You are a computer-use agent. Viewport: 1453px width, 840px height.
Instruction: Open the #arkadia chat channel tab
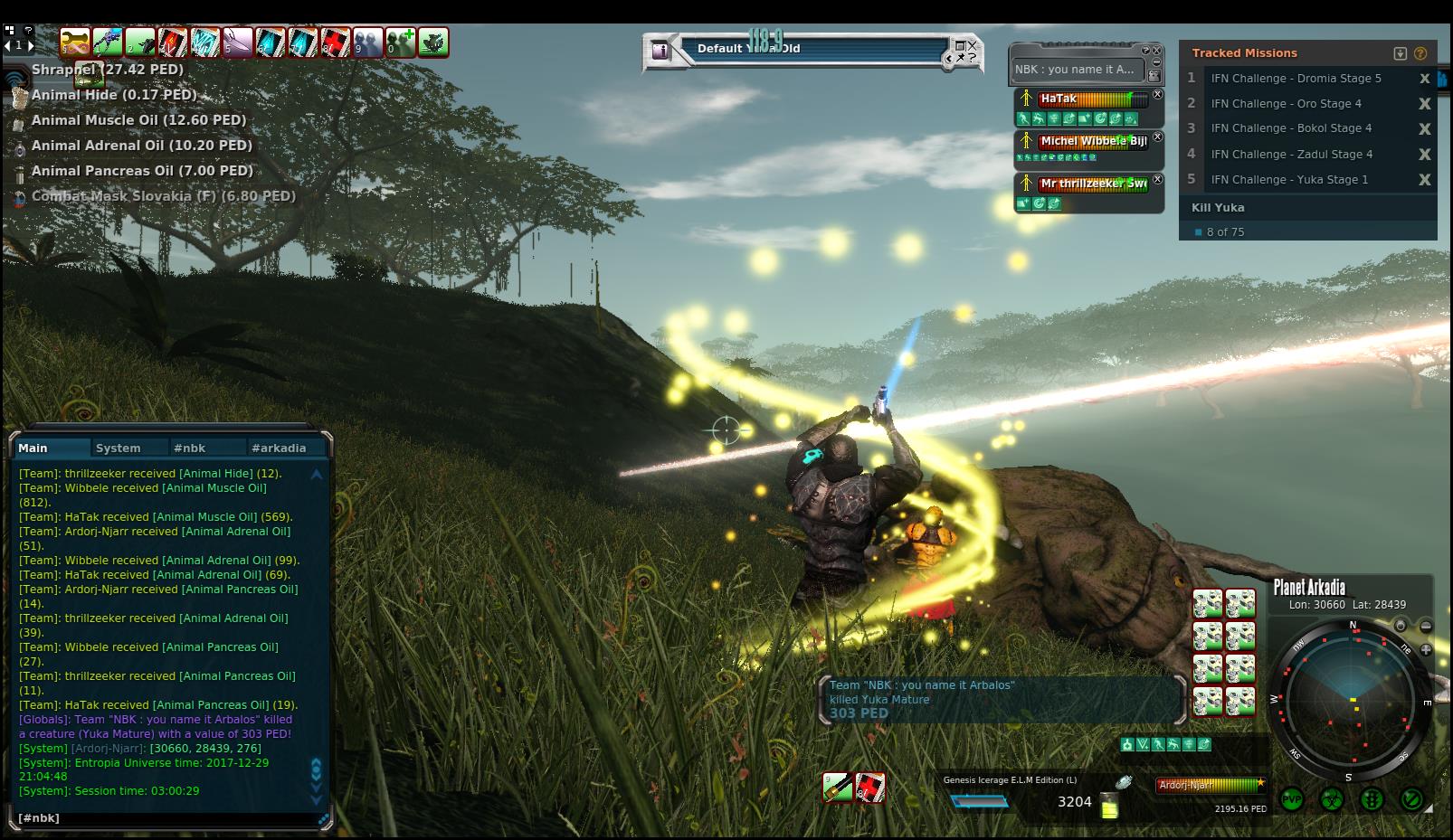[x=279, y=448]
